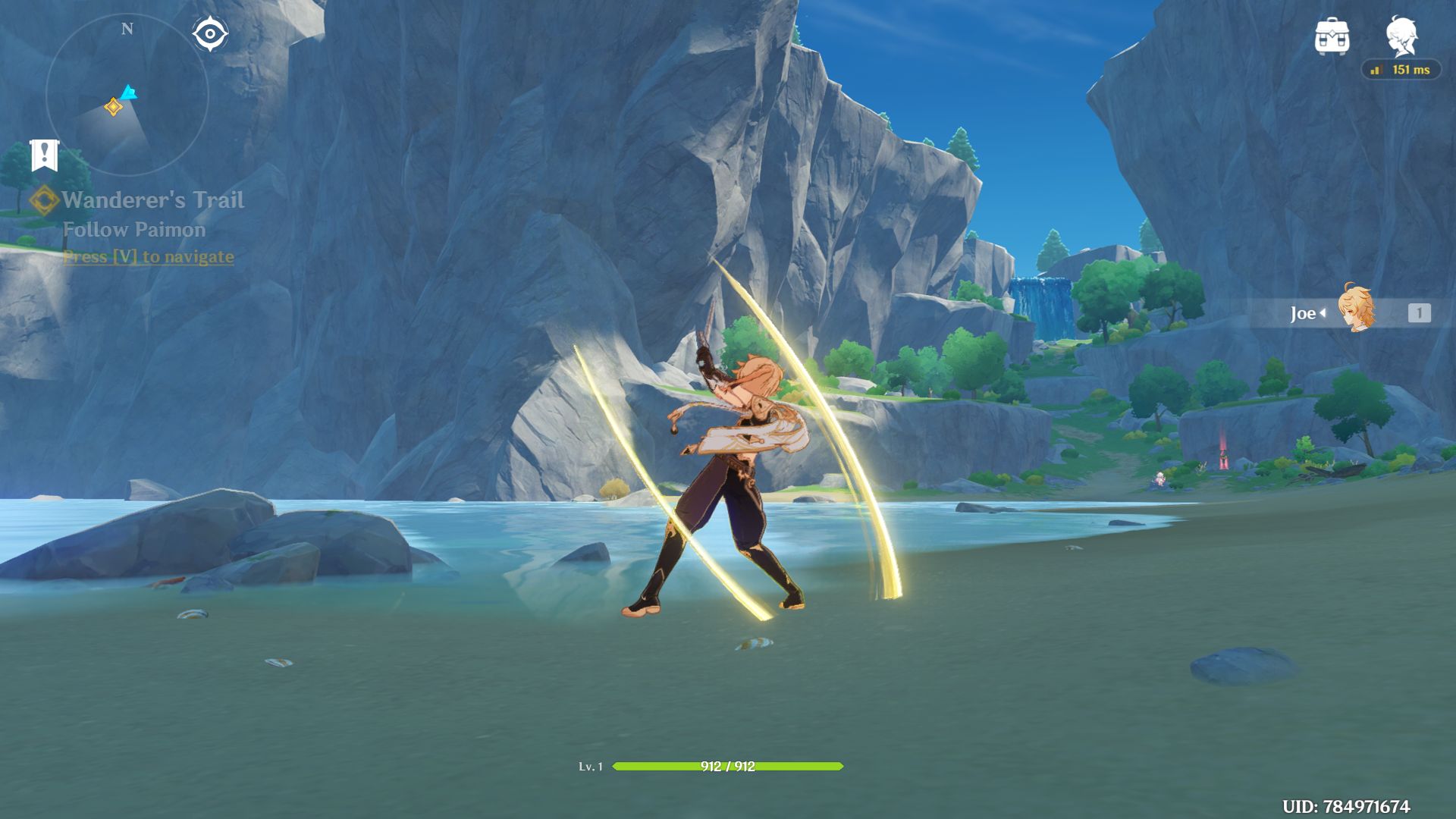The image size is (1456, 819).
Task: Open the quest journal bookmark icon
Action: tap(44, 155)
